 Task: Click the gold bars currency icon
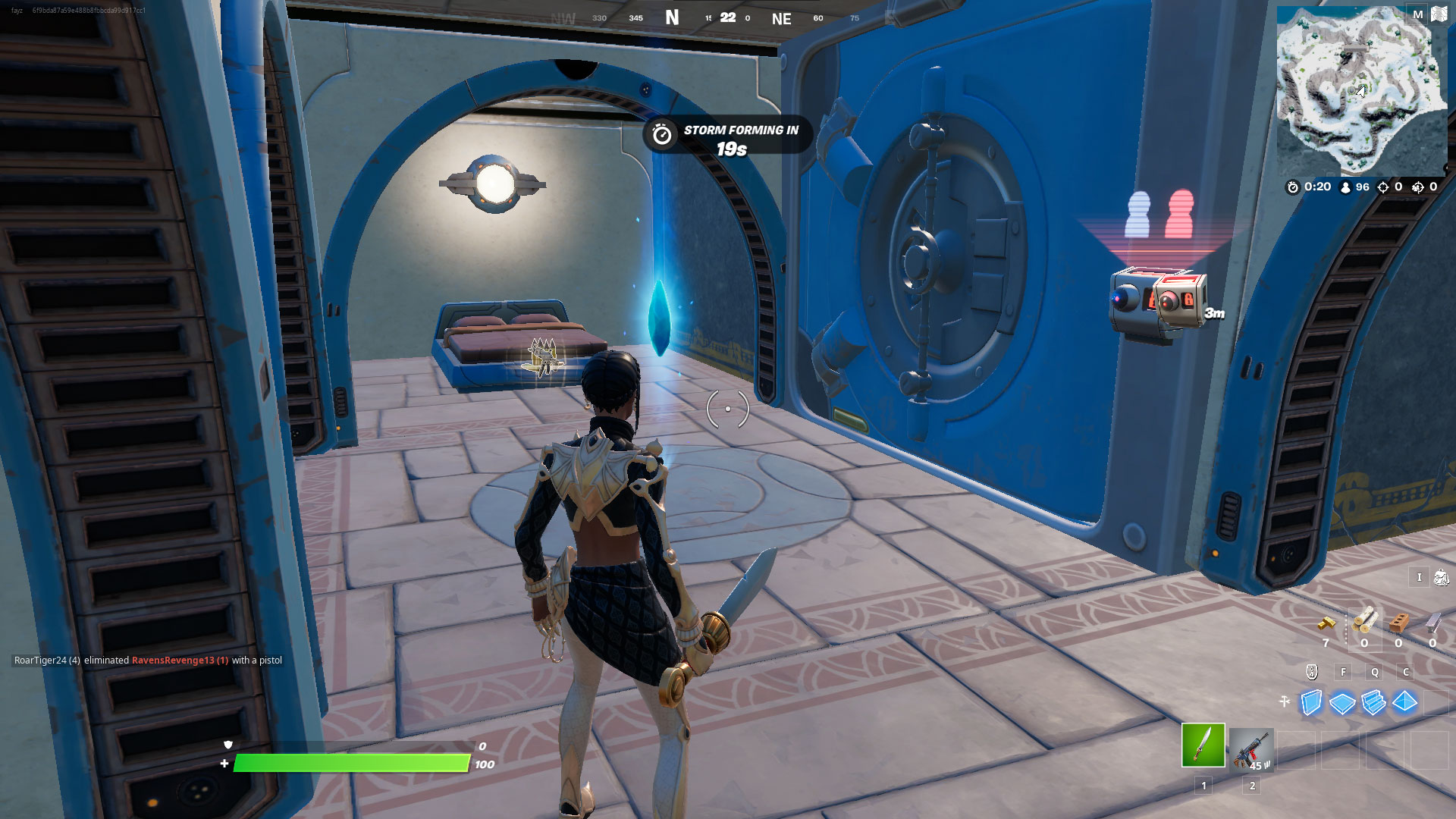point(1326,623)
